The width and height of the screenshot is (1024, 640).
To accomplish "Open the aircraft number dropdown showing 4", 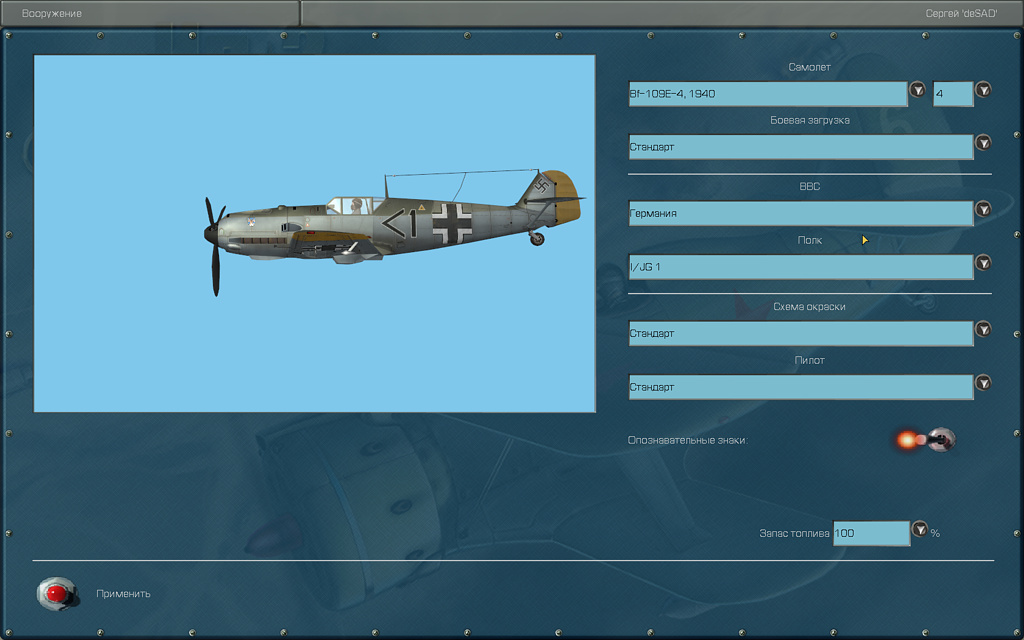I will pos(983,90).
